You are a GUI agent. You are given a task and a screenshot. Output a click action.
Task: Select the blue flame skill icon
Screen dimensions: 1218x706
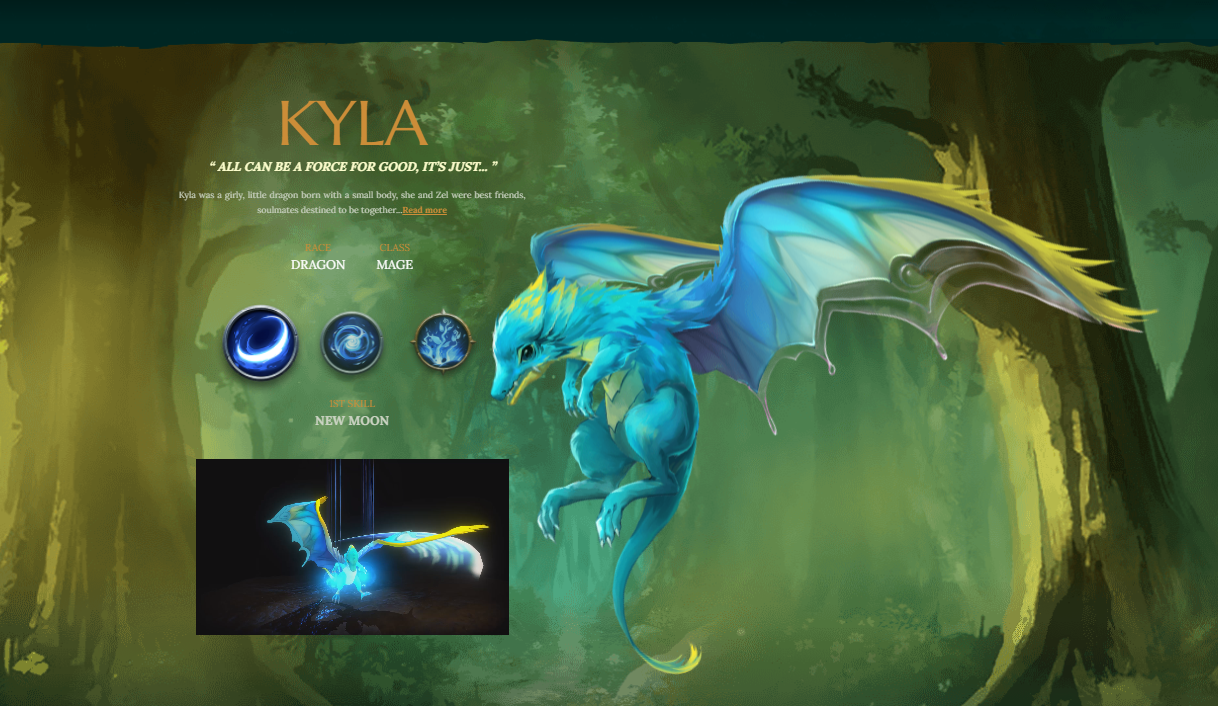(442, 342)
